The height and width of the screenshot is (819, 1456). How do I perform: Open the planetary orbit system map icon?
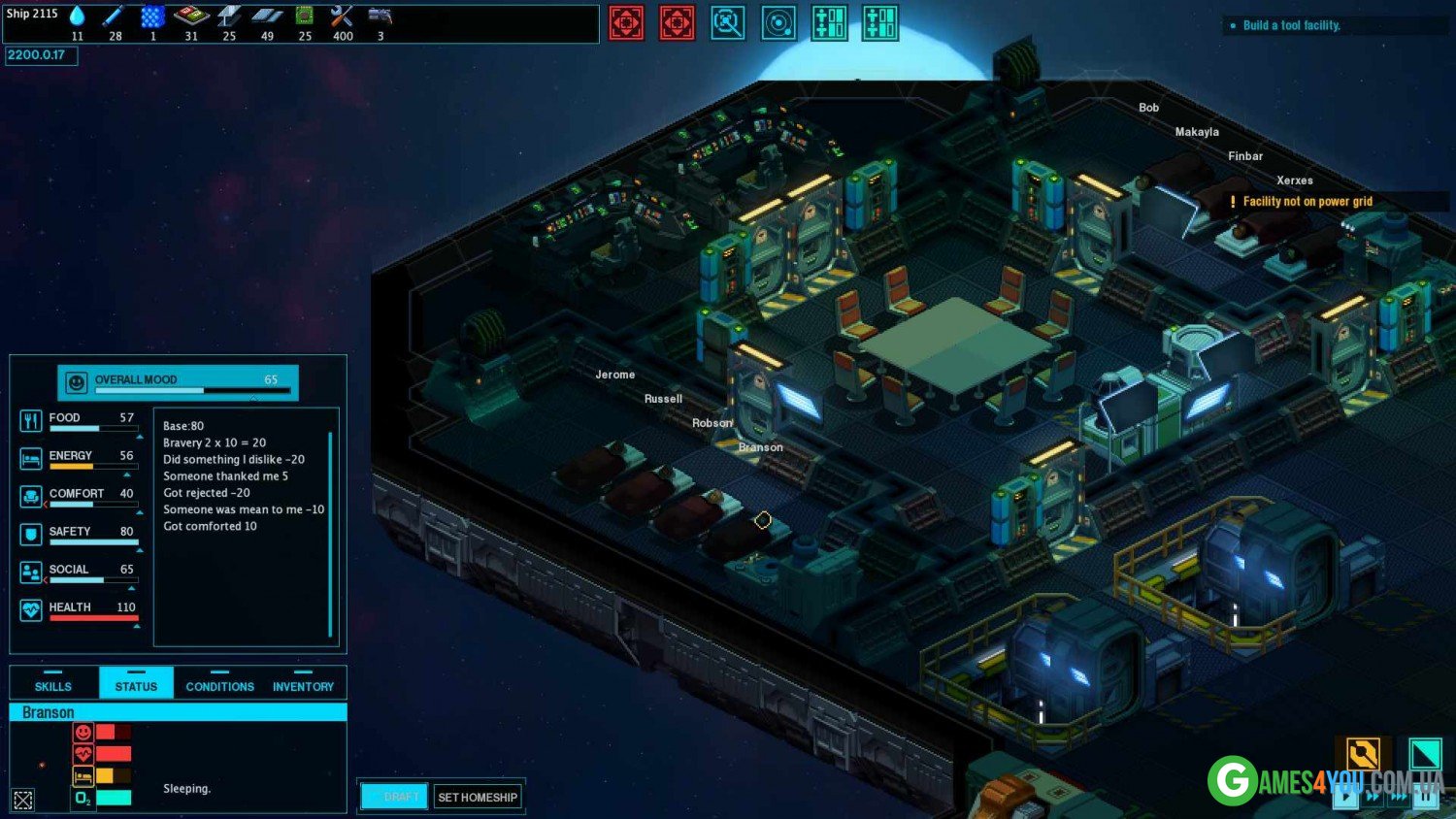pos(778,22)
